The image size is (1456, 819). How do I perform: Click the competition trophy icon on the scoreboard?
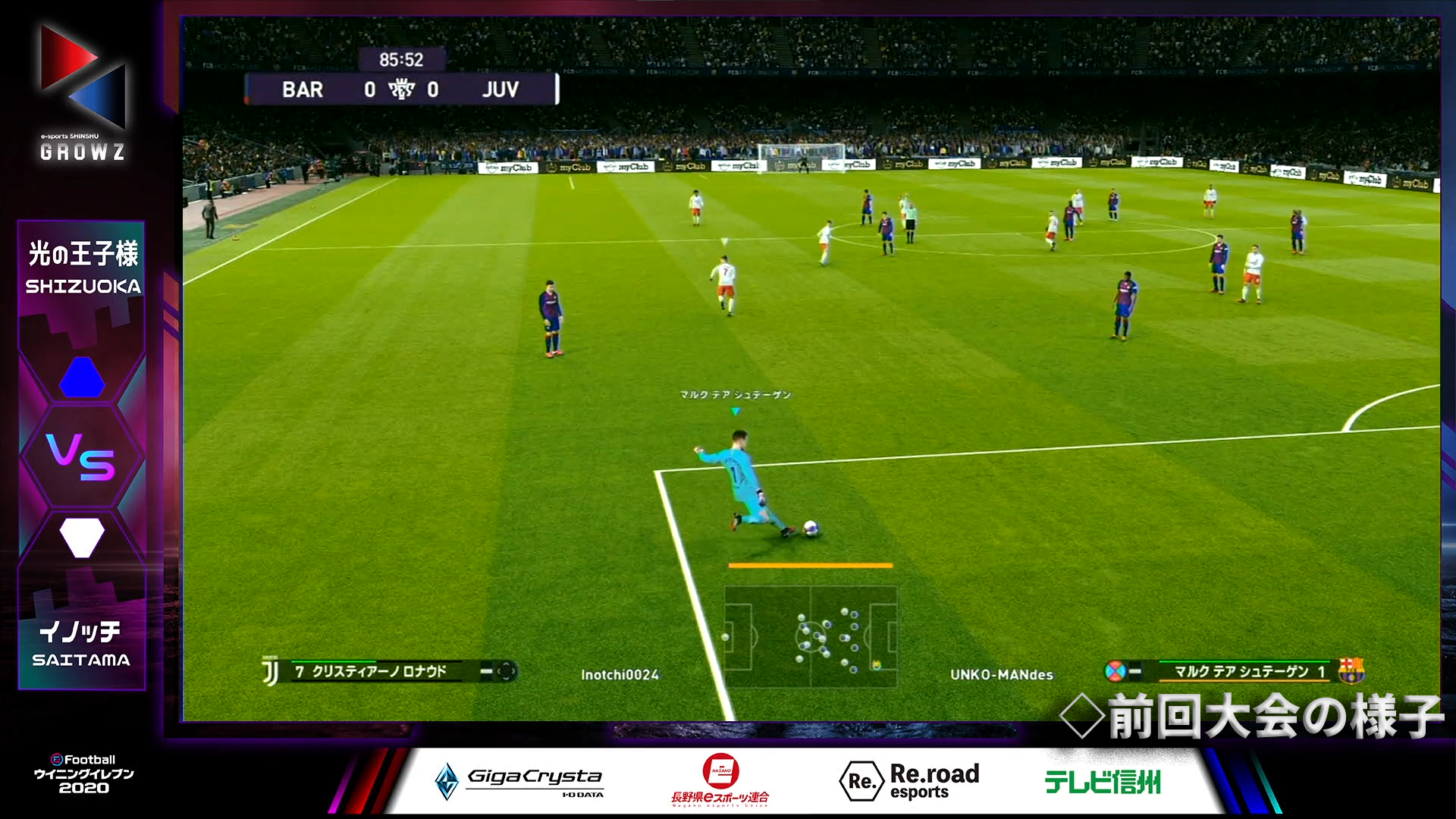coord(400,89)
